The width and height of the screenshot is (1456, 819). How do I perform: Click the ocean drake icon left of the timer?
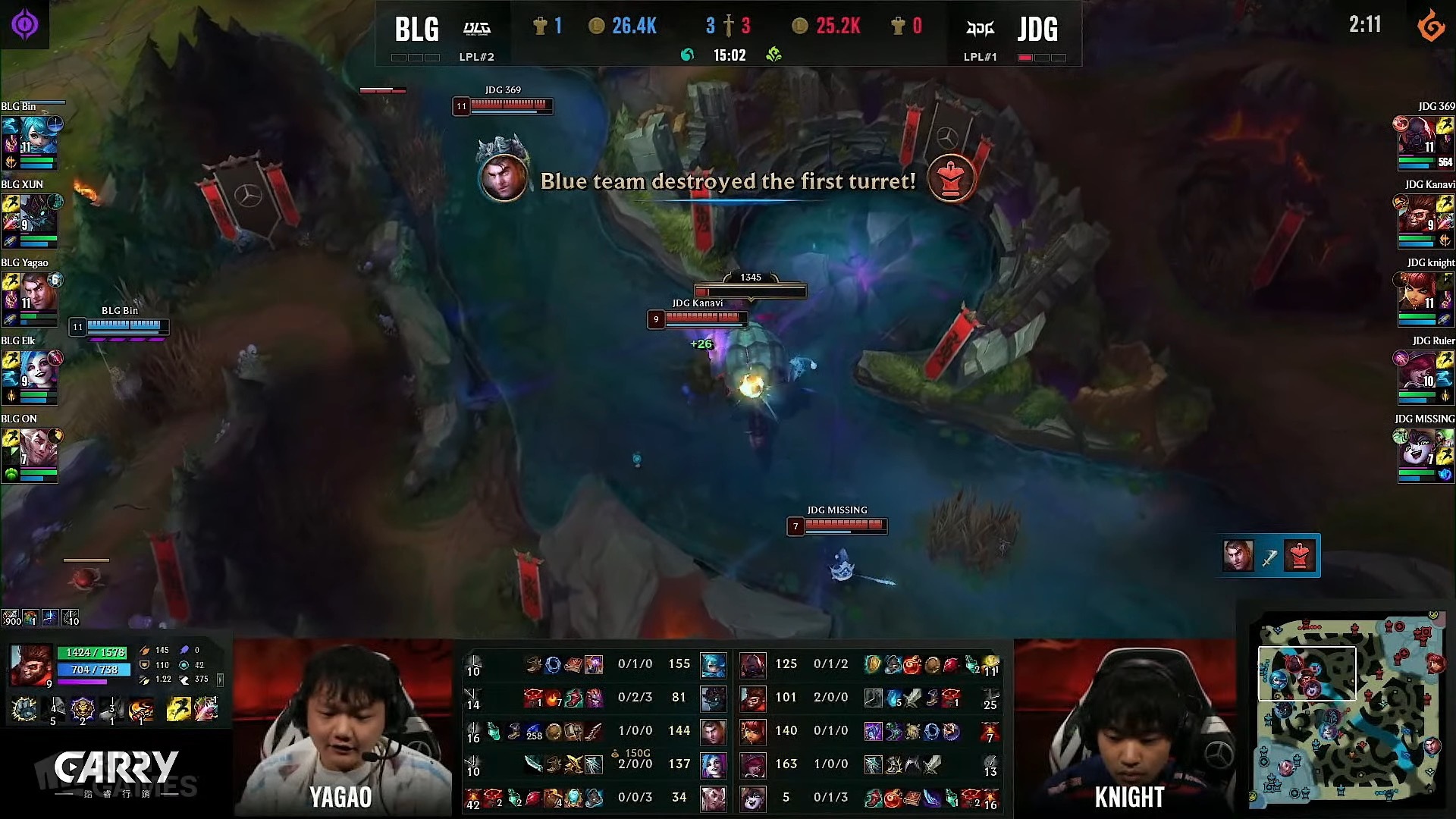[687, 55]
